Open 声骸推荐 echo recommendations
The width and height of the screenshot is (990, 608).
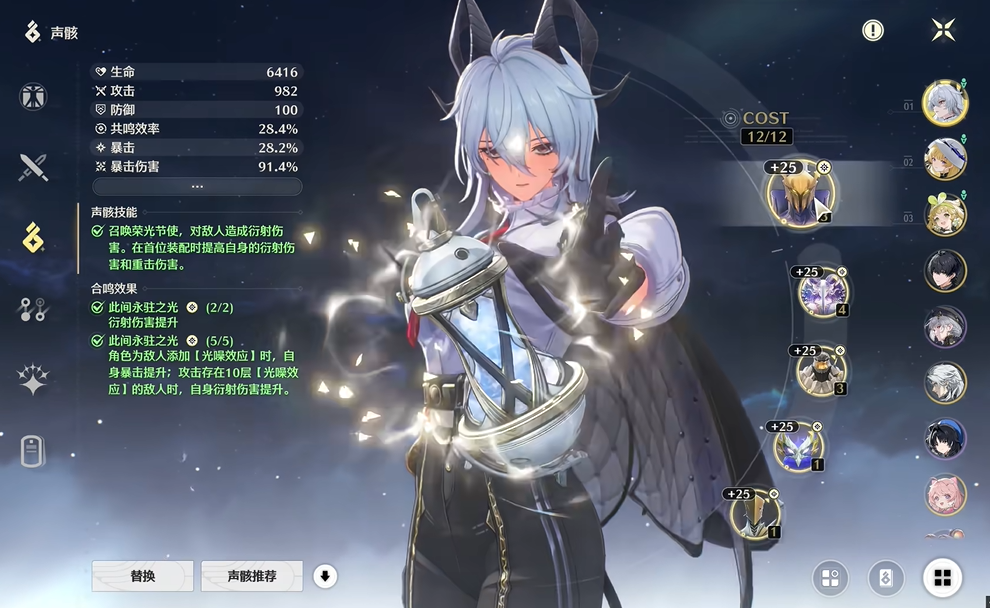(251, 576)
